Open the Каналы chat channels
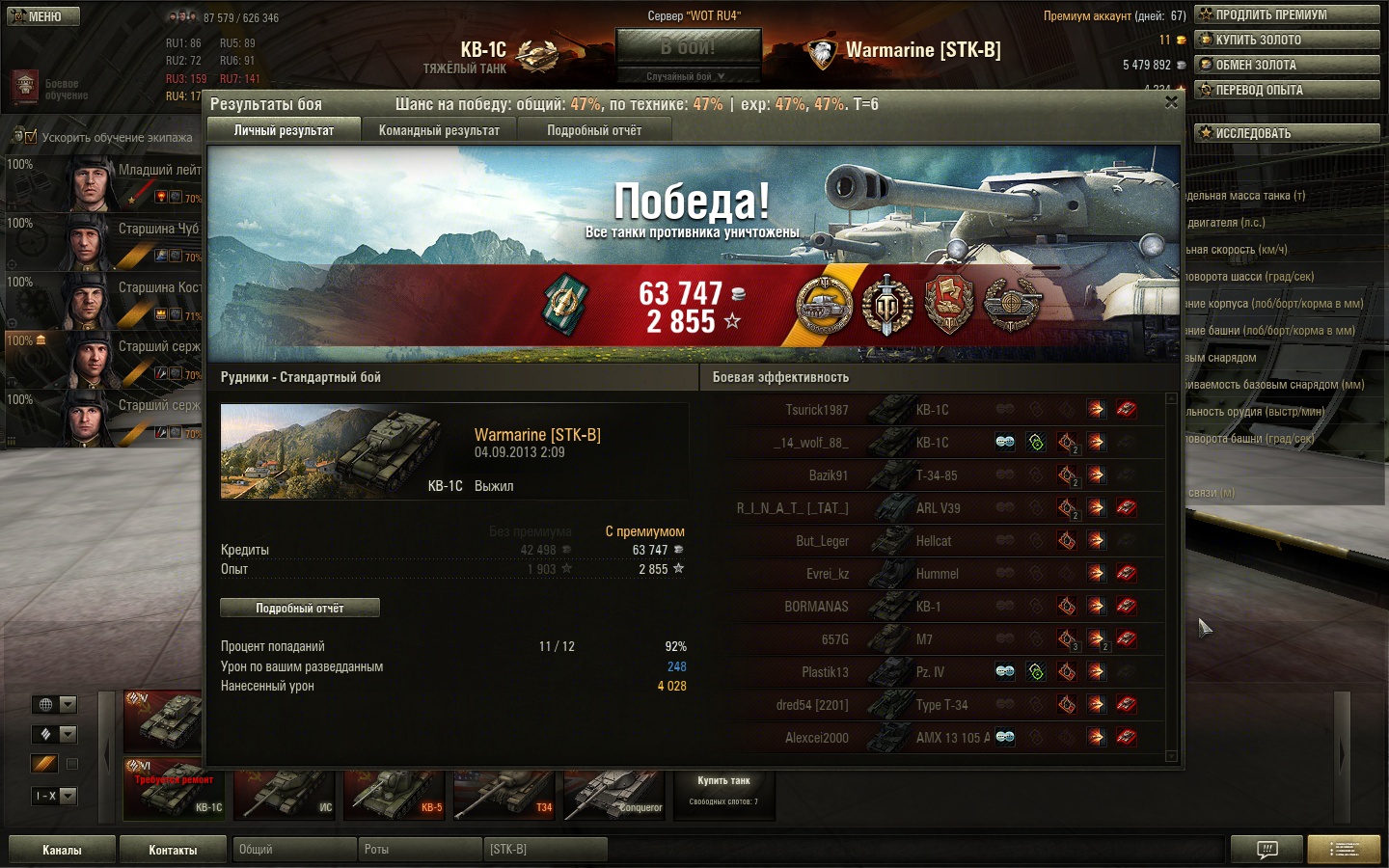Viewport: 1389px width, 868px height. (62, 850)
